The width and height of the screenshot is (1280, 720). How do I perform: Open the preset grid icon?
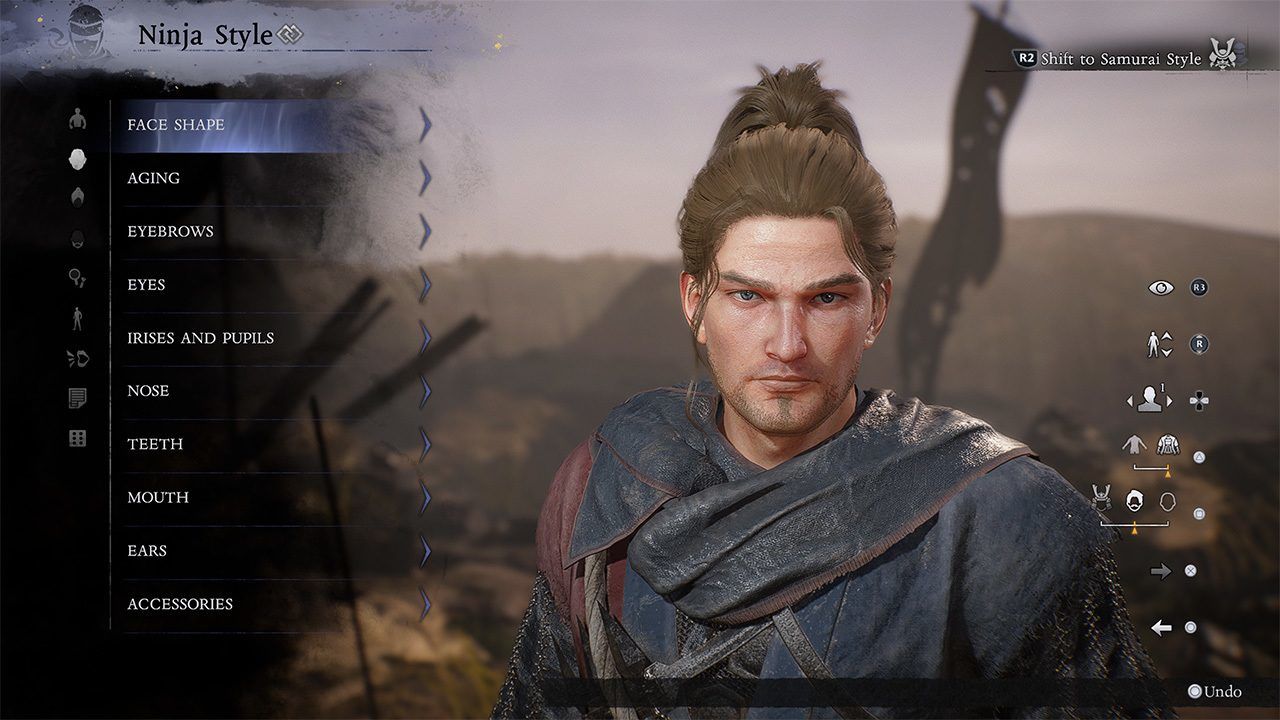[77, 437]
